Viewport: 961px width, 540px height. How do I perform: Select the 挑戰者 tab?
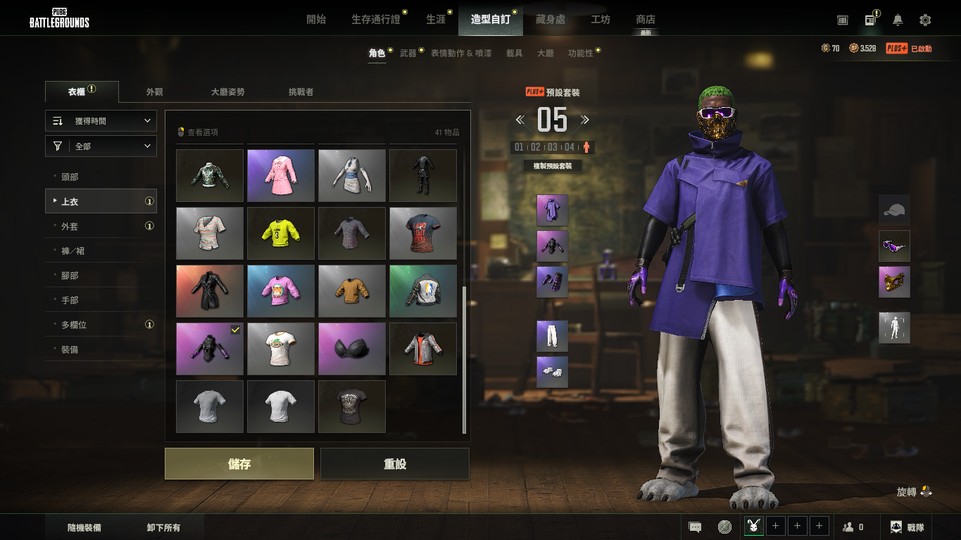[301, 92]
